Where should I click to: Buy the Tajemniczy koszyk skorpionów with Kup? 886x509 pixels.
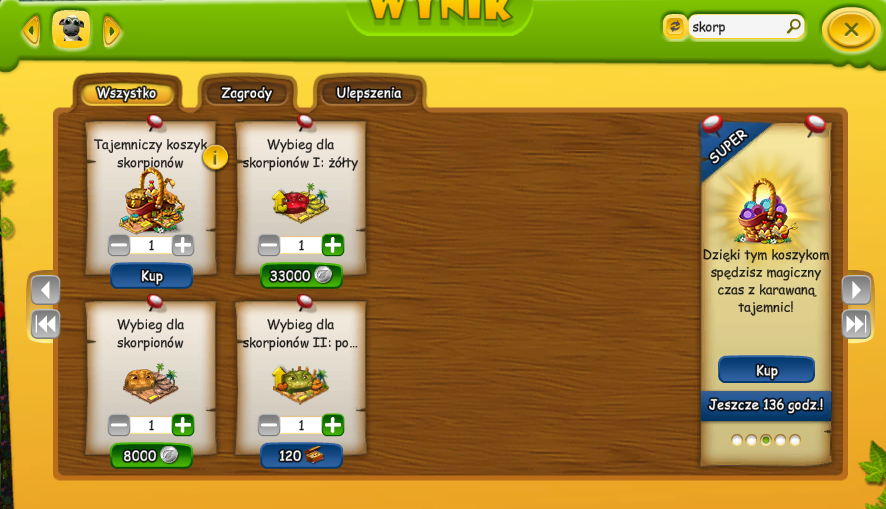[x=151, y=276]
